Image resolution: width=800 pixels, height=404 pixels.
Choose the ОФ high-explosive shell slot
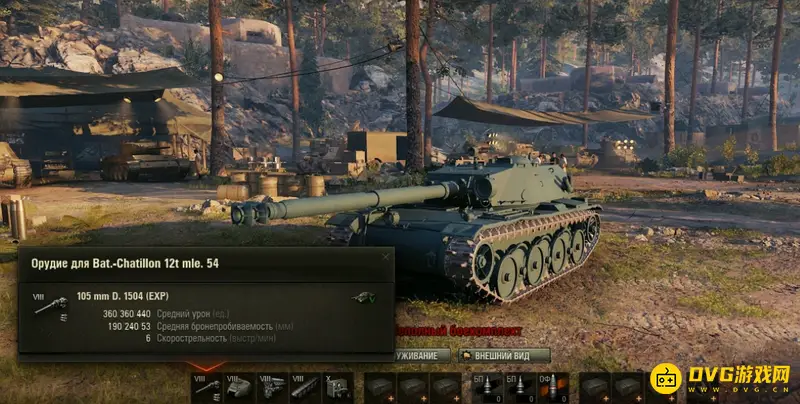pos(552,388)
